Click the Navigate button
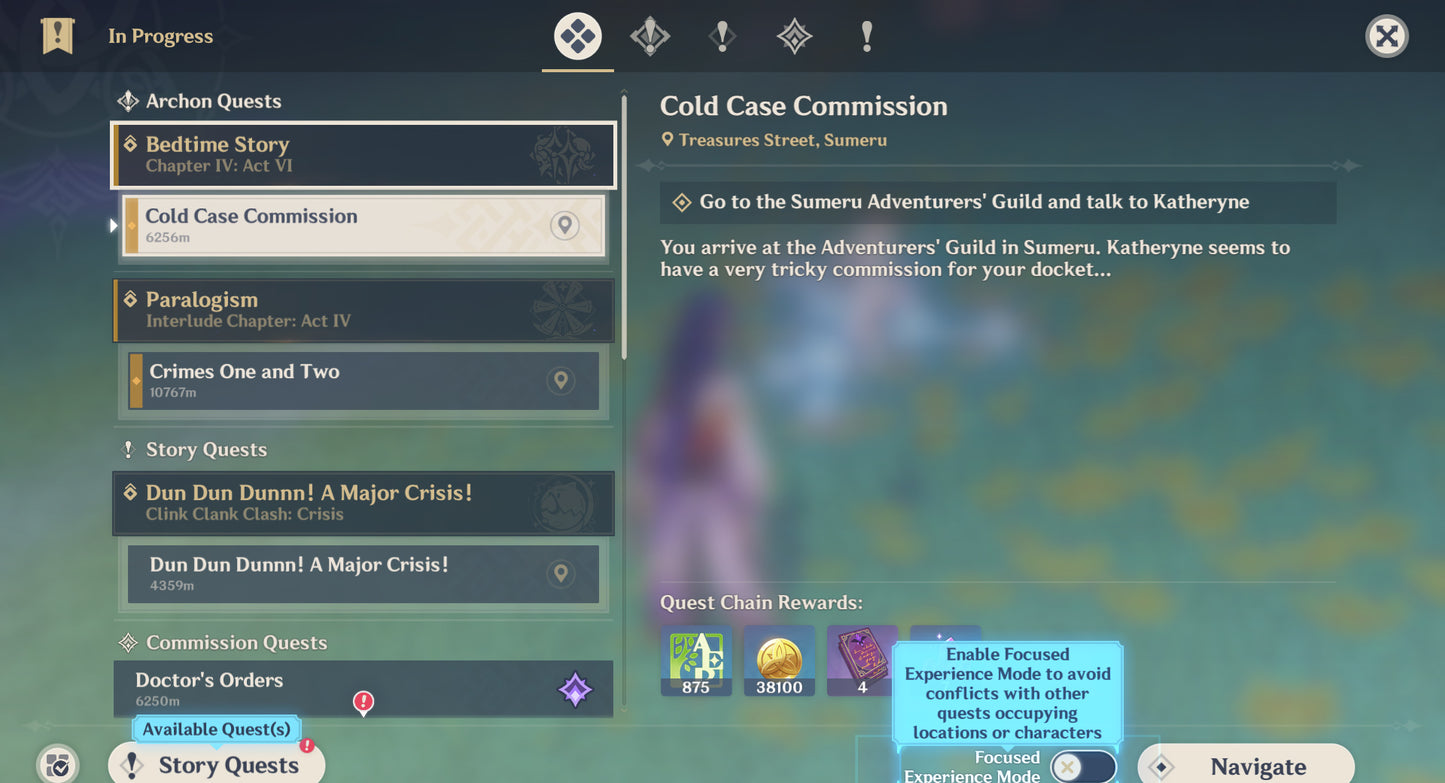 (1245, 766)
